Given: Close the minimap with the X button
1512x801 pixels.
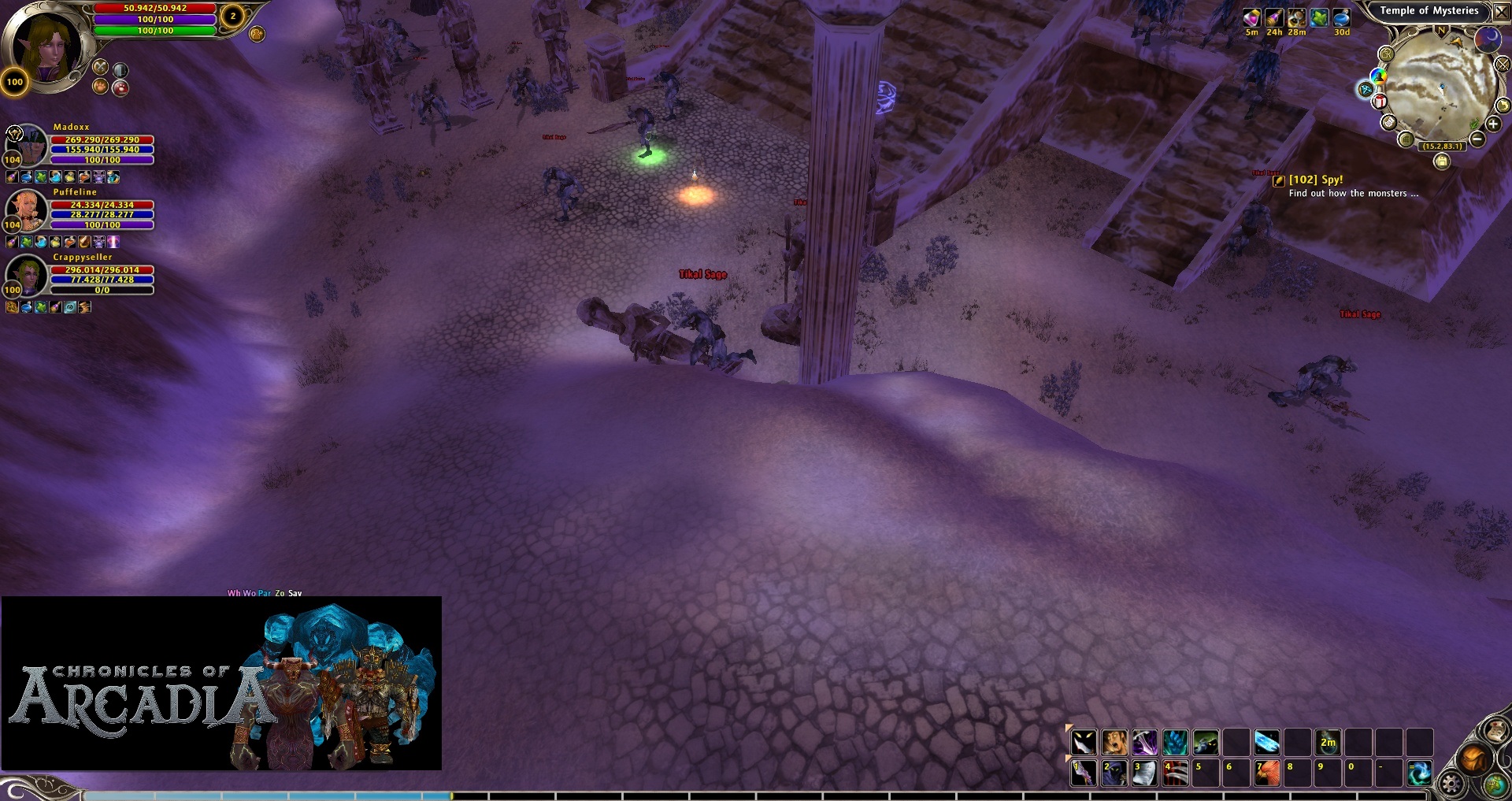Looking at the screenshot, I should tap(1501, 12).
